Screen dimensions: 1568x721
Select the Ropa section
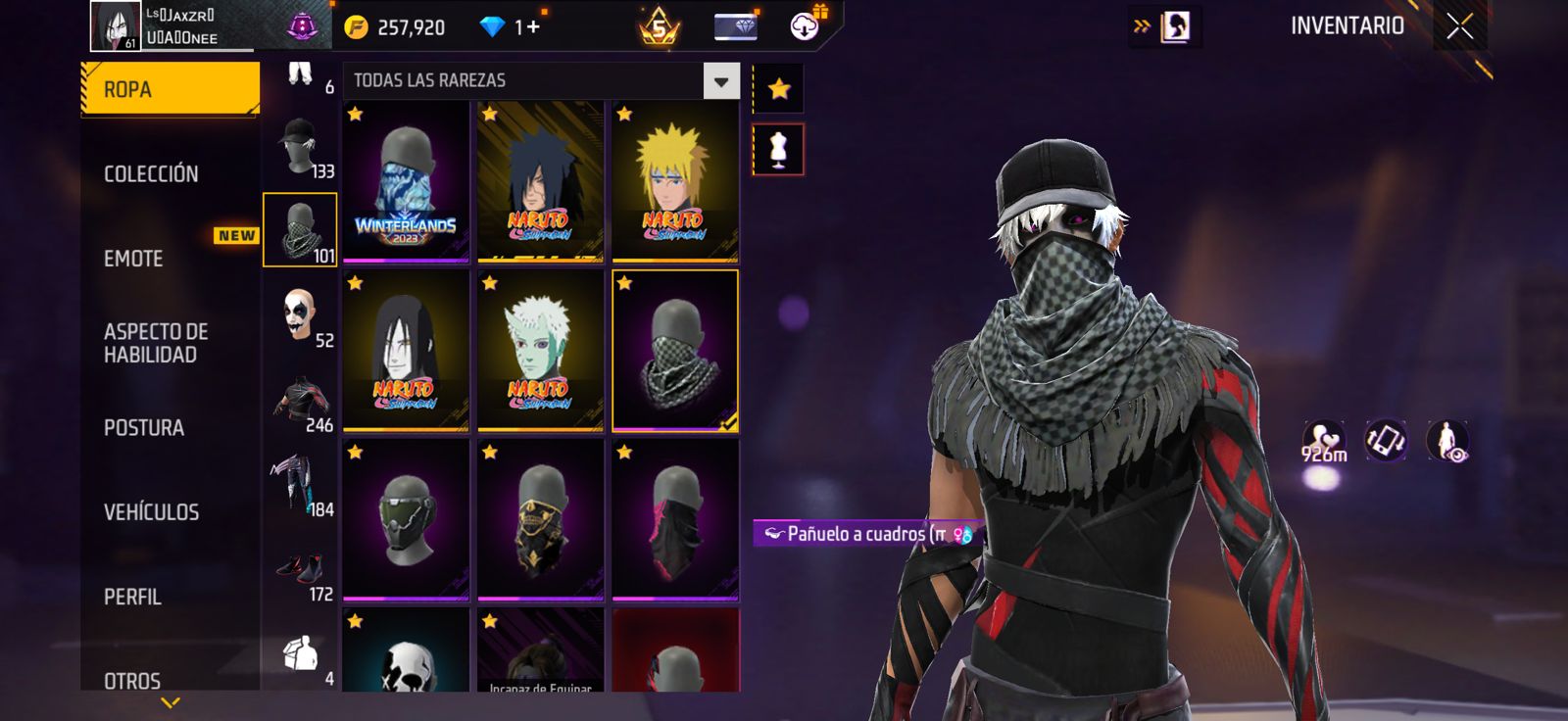[x=170, y=89]
